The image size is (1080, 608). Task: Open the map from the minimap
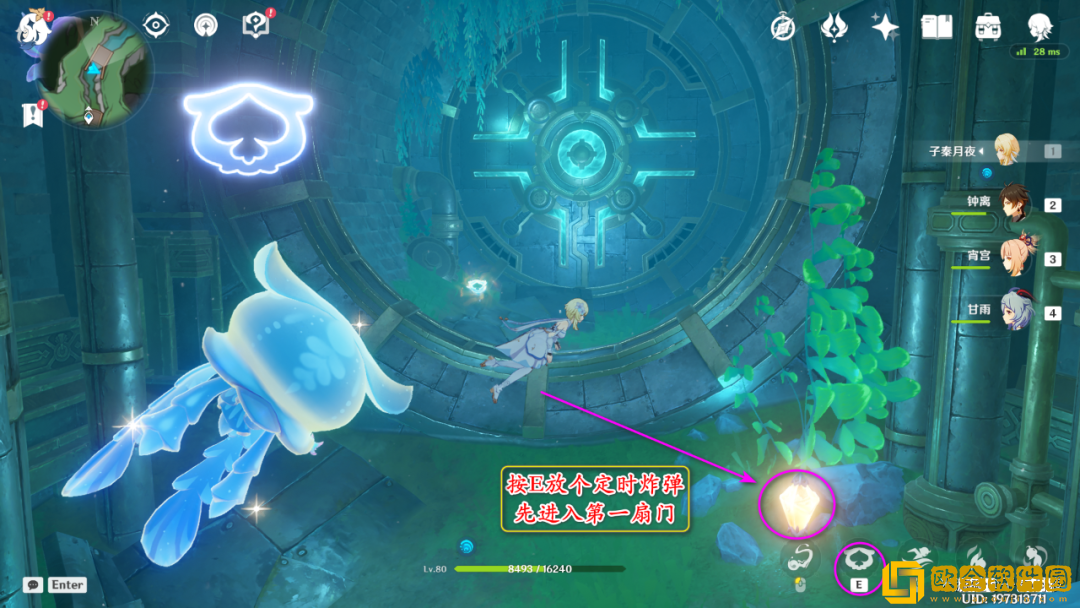coord(97,70)
